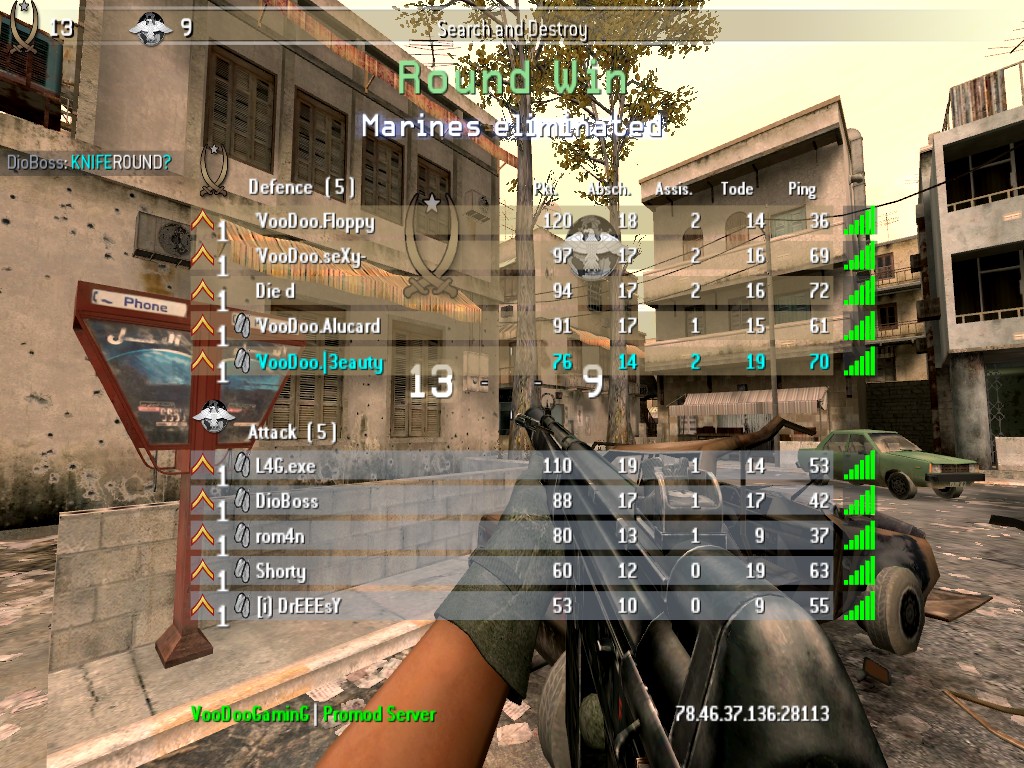Pick the Shorty player row
This screenshot has height=768, width=1024.
point(280,571)
